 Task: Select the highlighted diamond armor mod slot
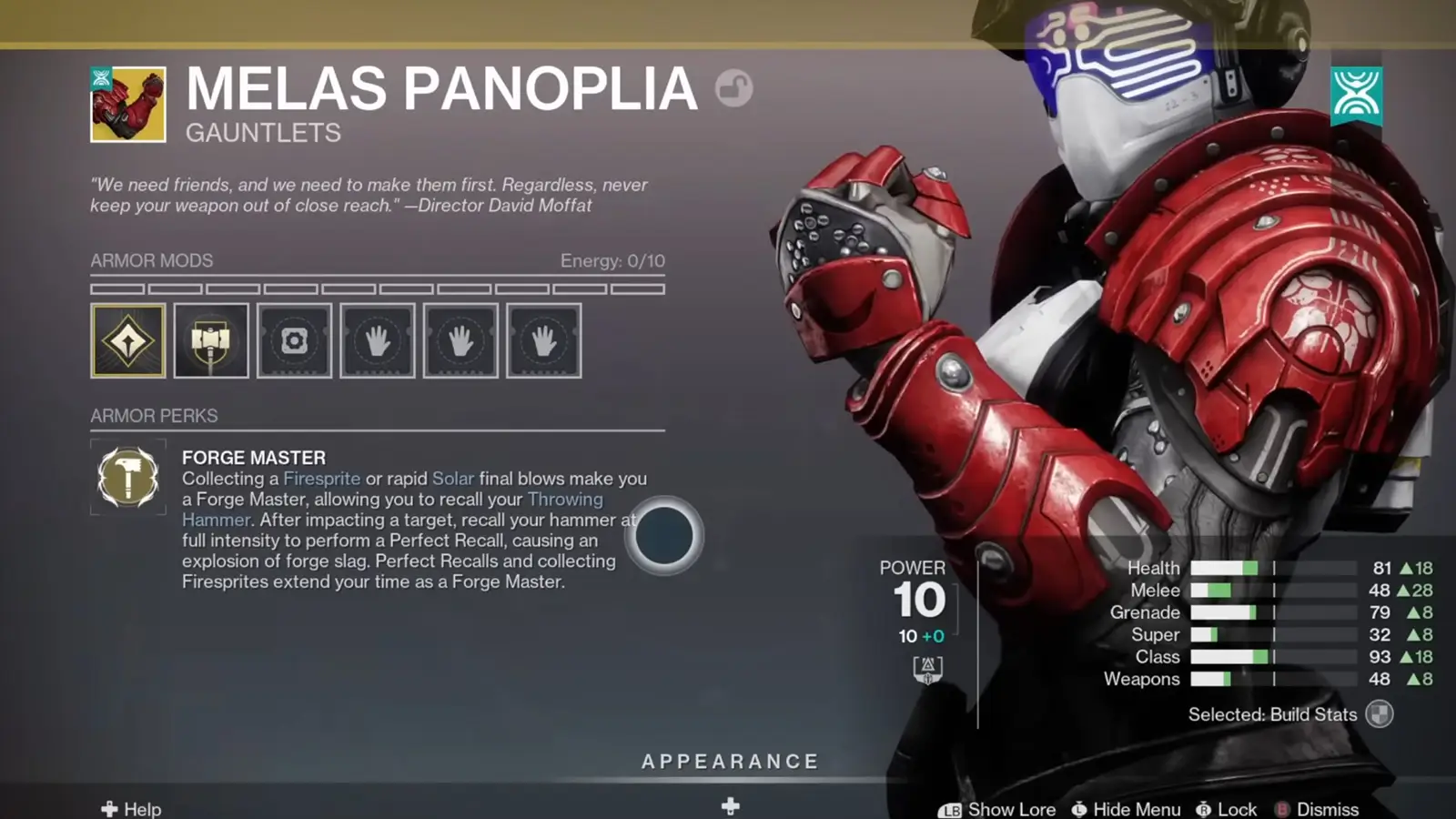[x=127, y=339]
